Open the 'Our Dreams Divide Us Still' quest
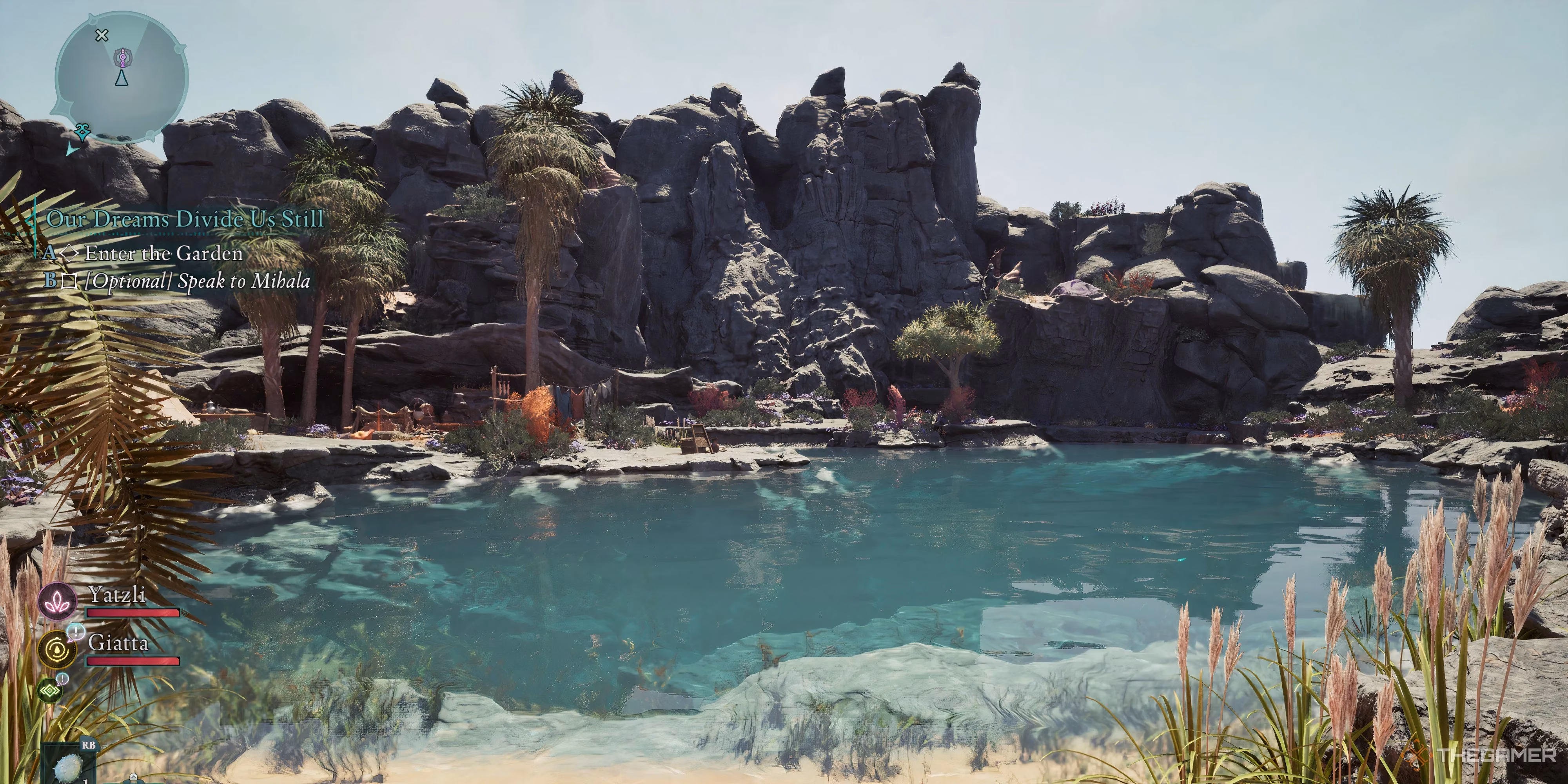Viewport: 1568px width, 784px height. pyautogui.click(x=185, y=219)
